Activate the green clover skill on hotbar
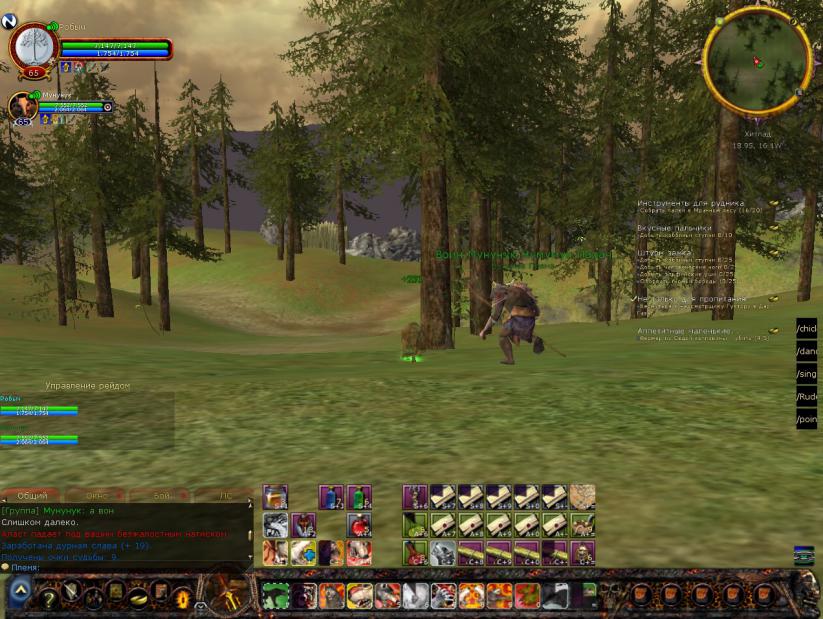 (276, 598)
